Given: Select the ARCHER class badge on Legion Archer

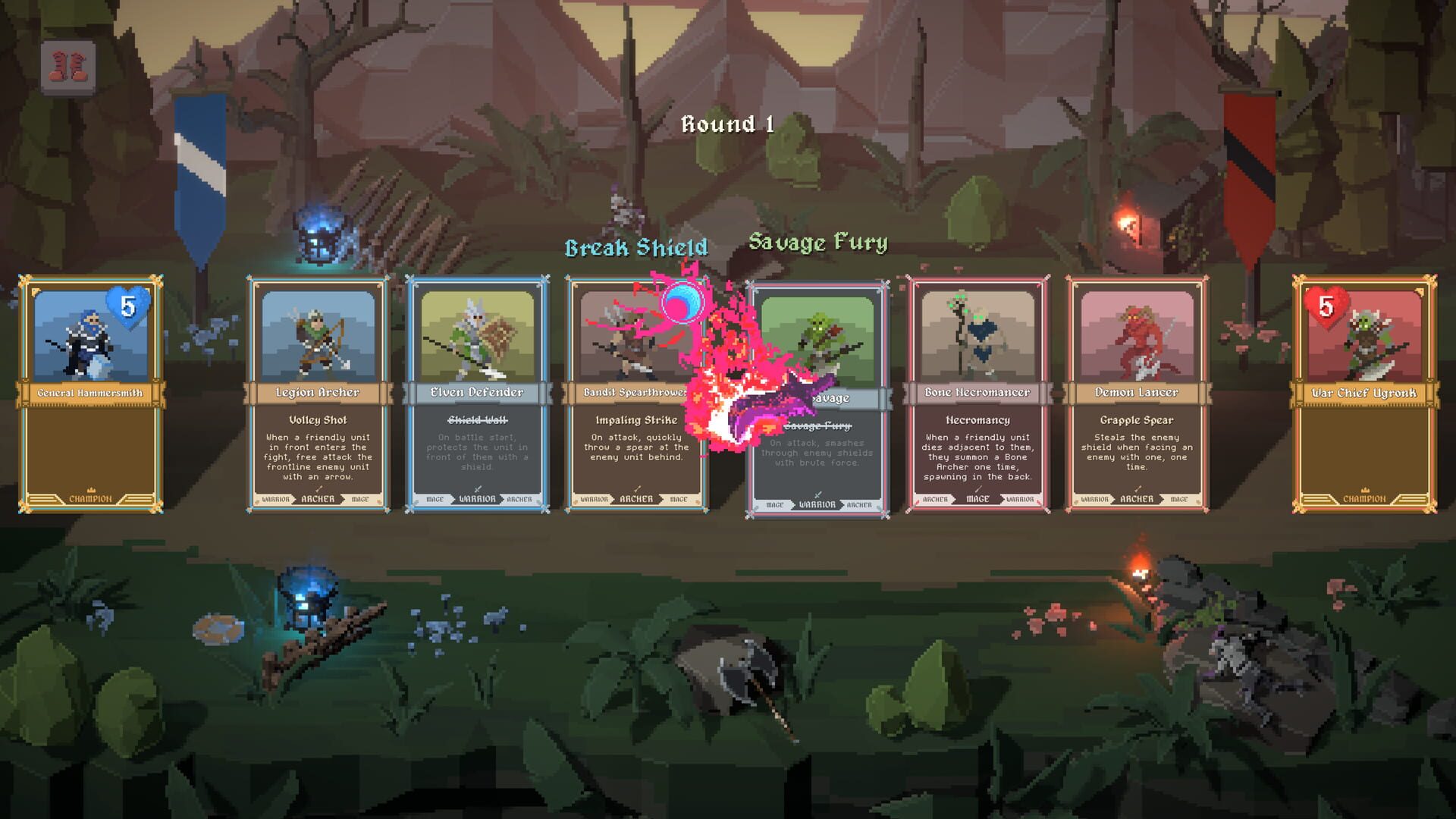Looking at the screenshot, I should (319, 500).
